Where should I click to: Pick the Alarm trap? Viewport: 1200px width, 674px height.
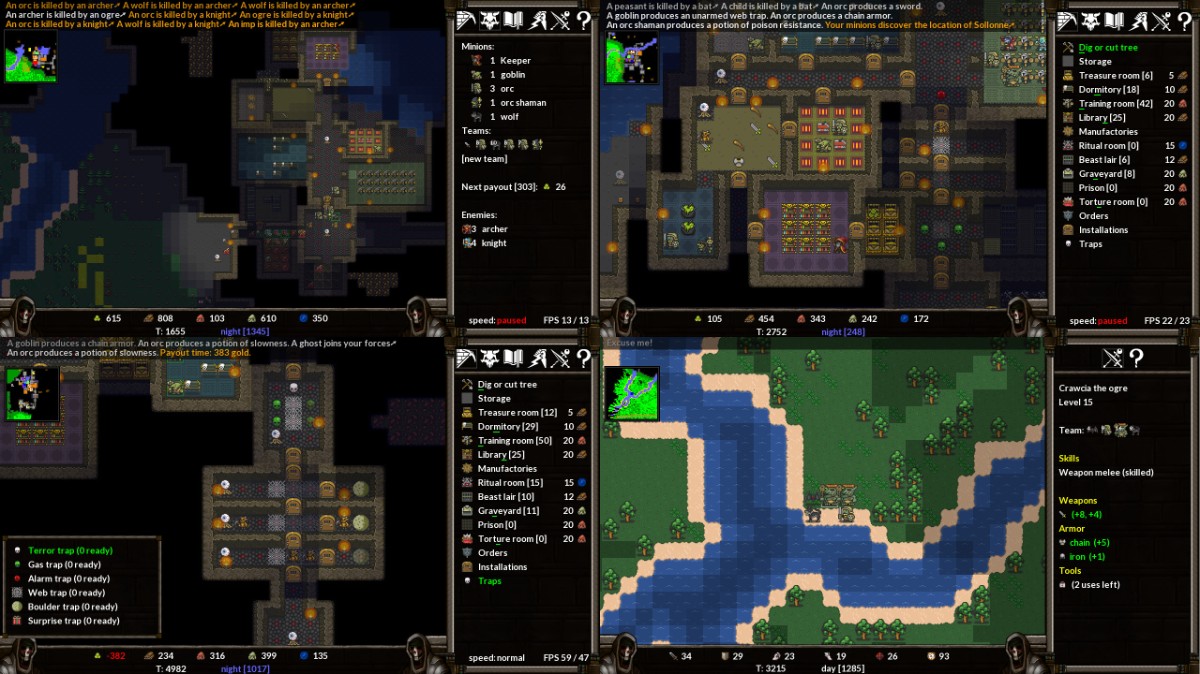[68, 578]
